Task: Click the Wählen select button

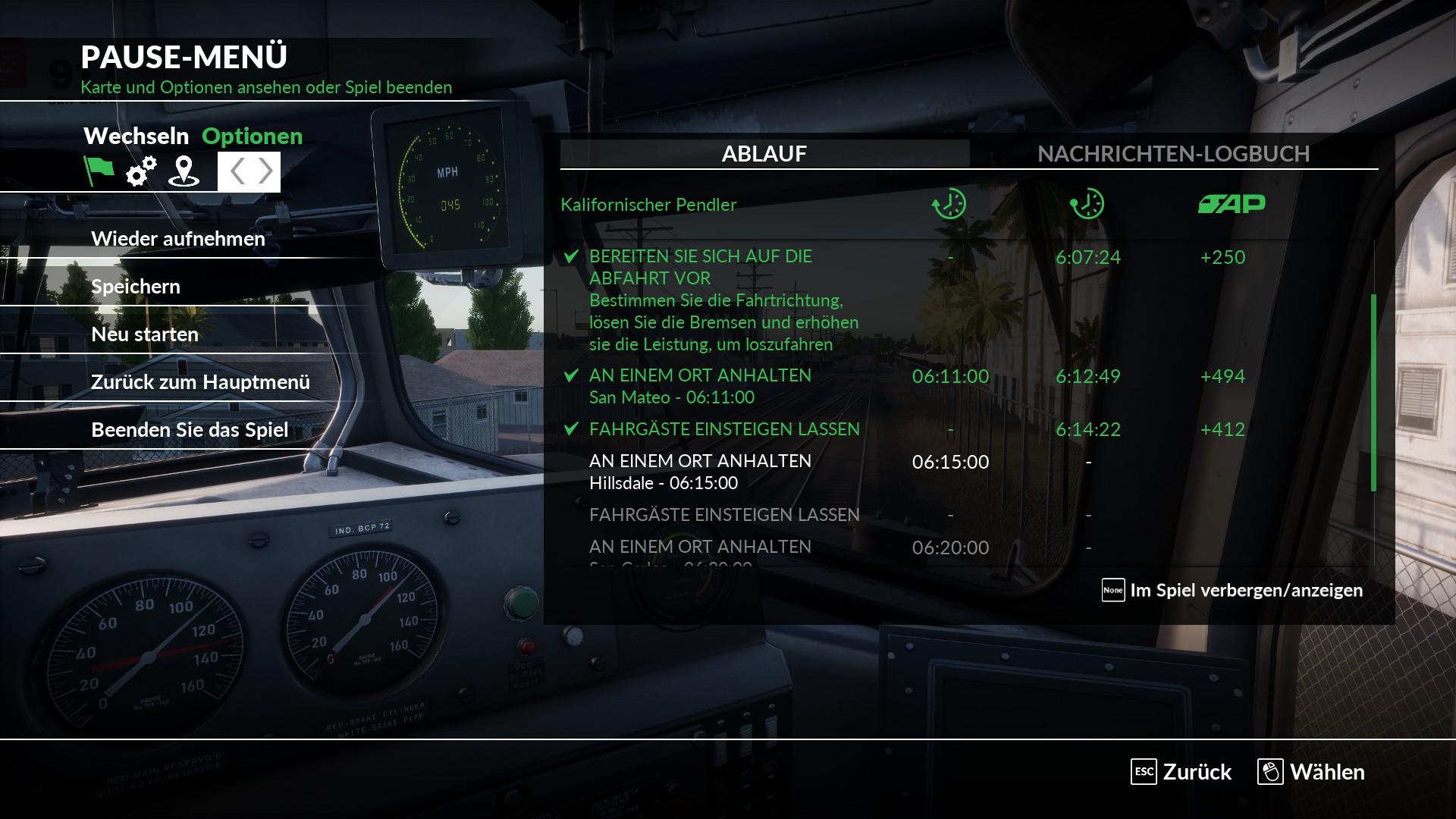Action: (1311, 772)
